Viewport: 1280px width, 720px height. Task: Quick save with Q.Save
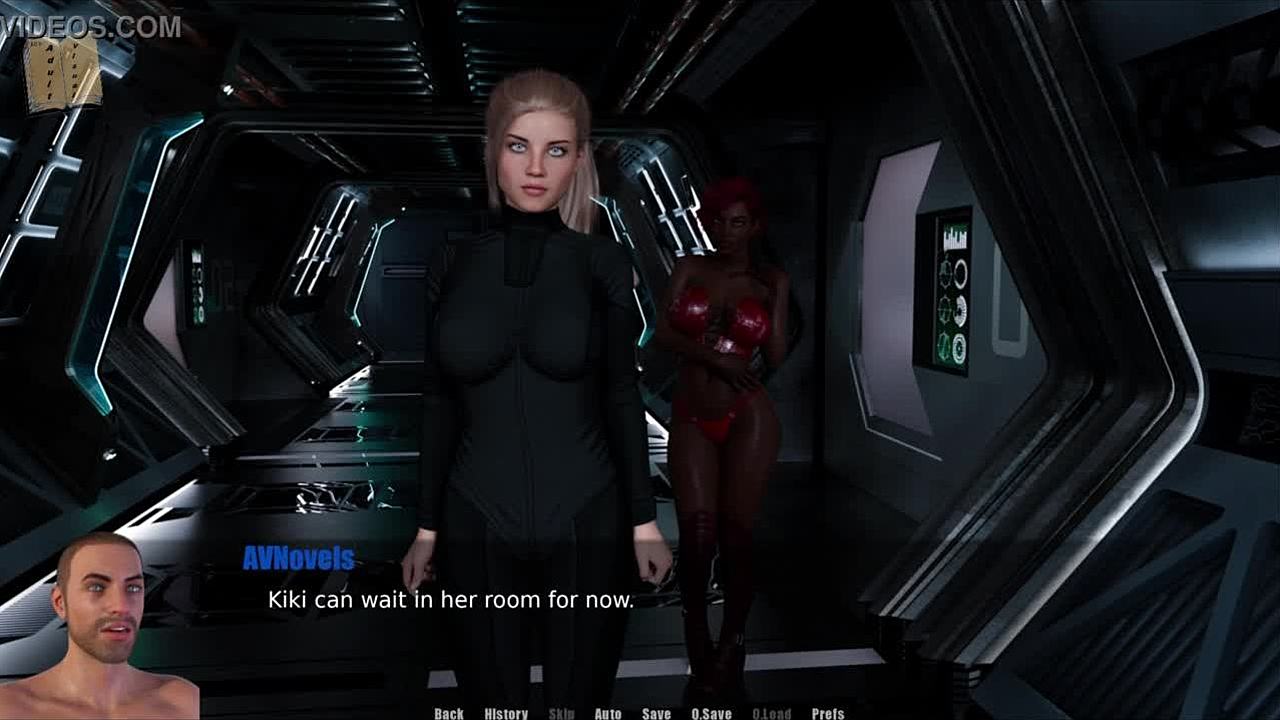tap(711, 713)
